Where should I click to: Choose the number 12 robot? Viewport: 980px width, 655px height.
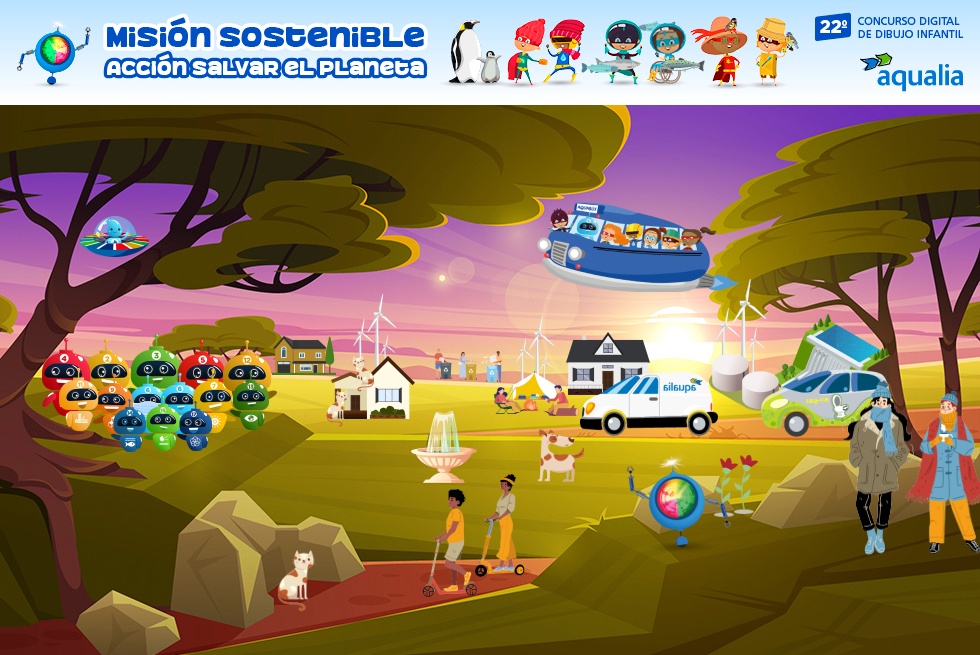click(247, 367)
